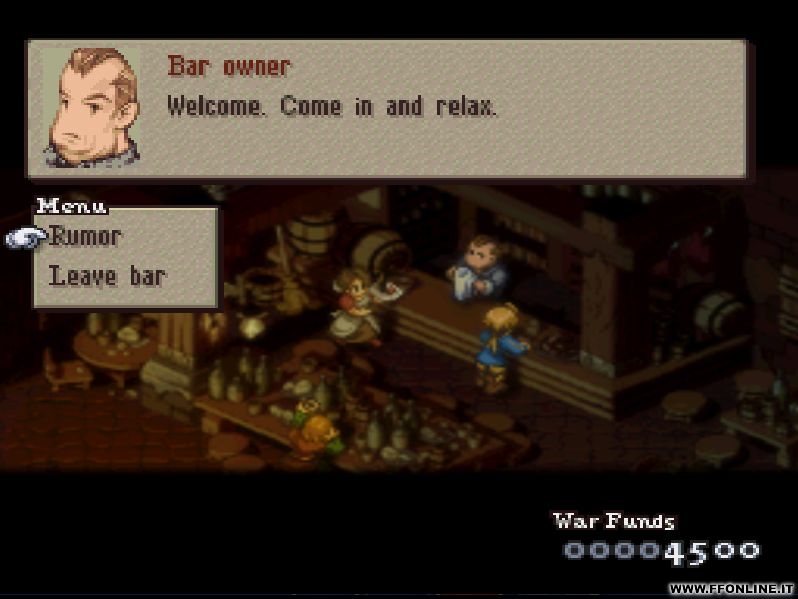Choose Leave bar from the menu
Viewport: 798px width, 599px height.
click(x=107, y=276)
